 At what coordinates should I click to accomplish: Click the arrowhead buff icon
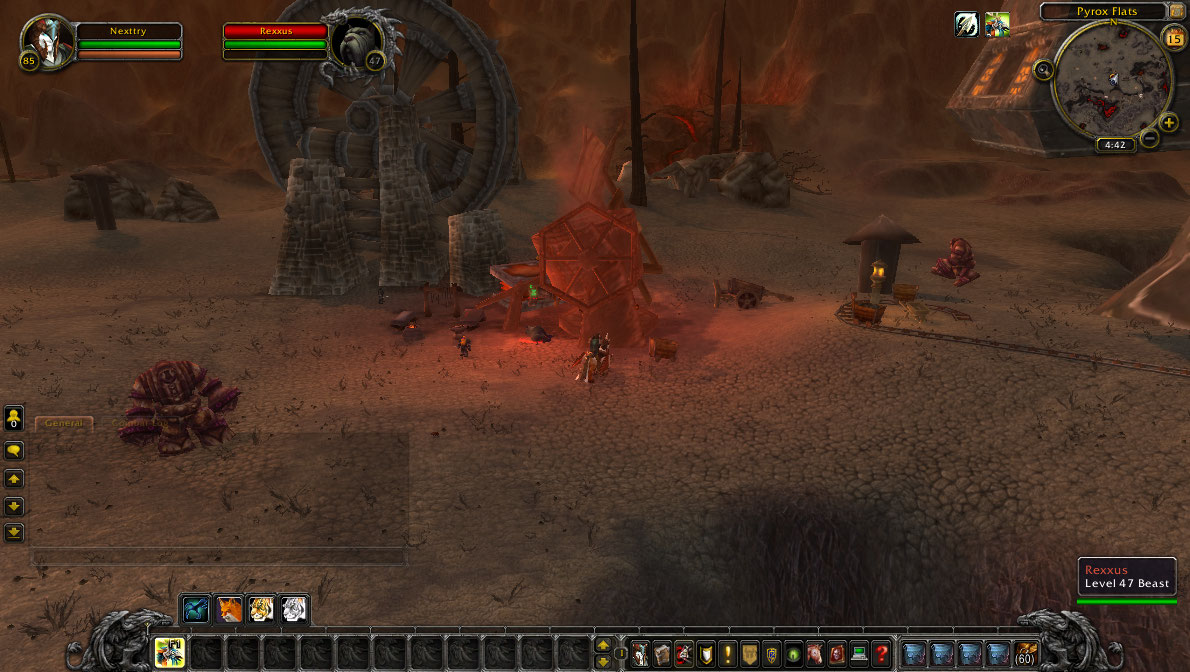pos(966,24)
